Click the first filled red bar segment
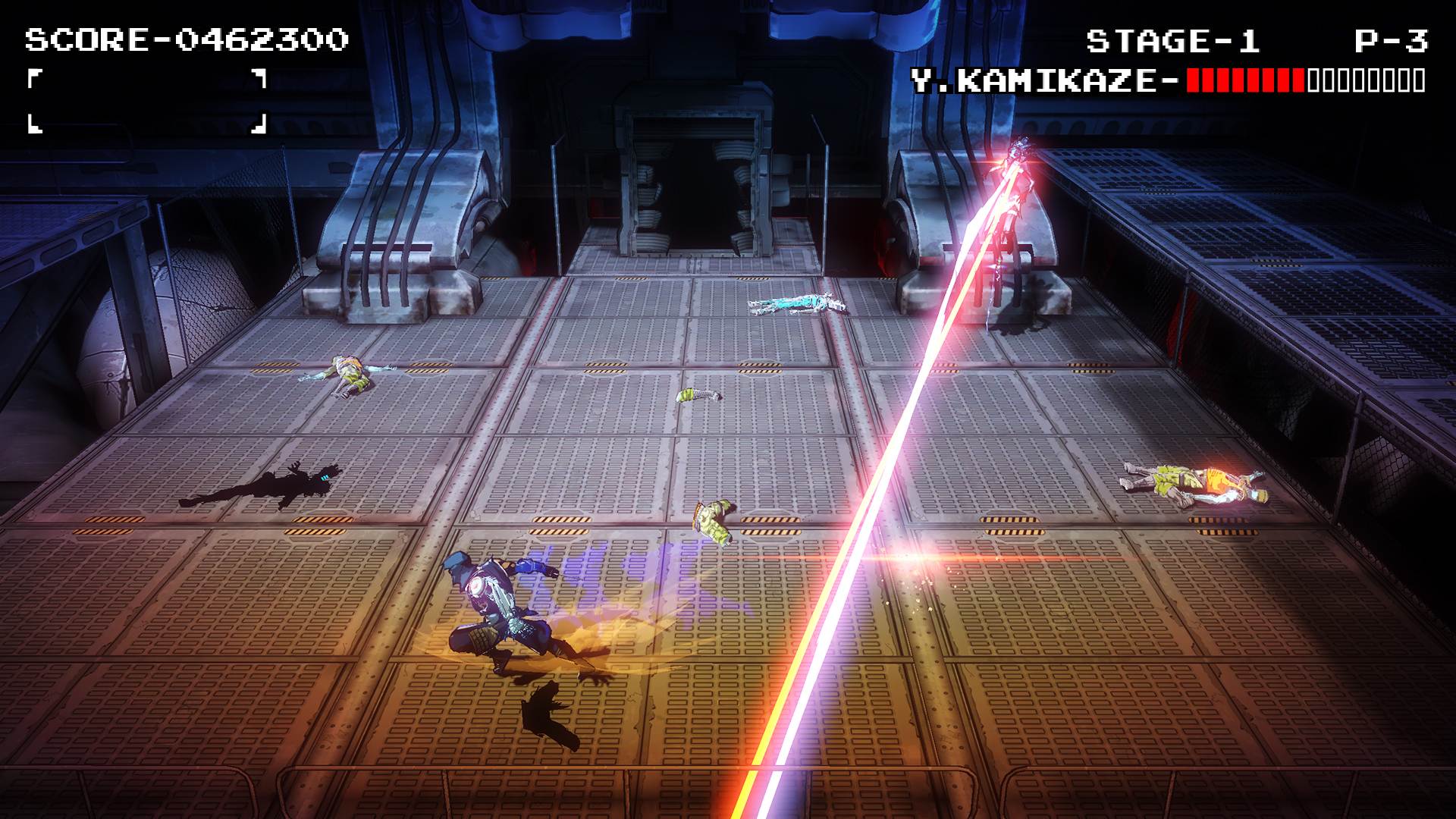The image size is (1456, 819). (1193, 78)
